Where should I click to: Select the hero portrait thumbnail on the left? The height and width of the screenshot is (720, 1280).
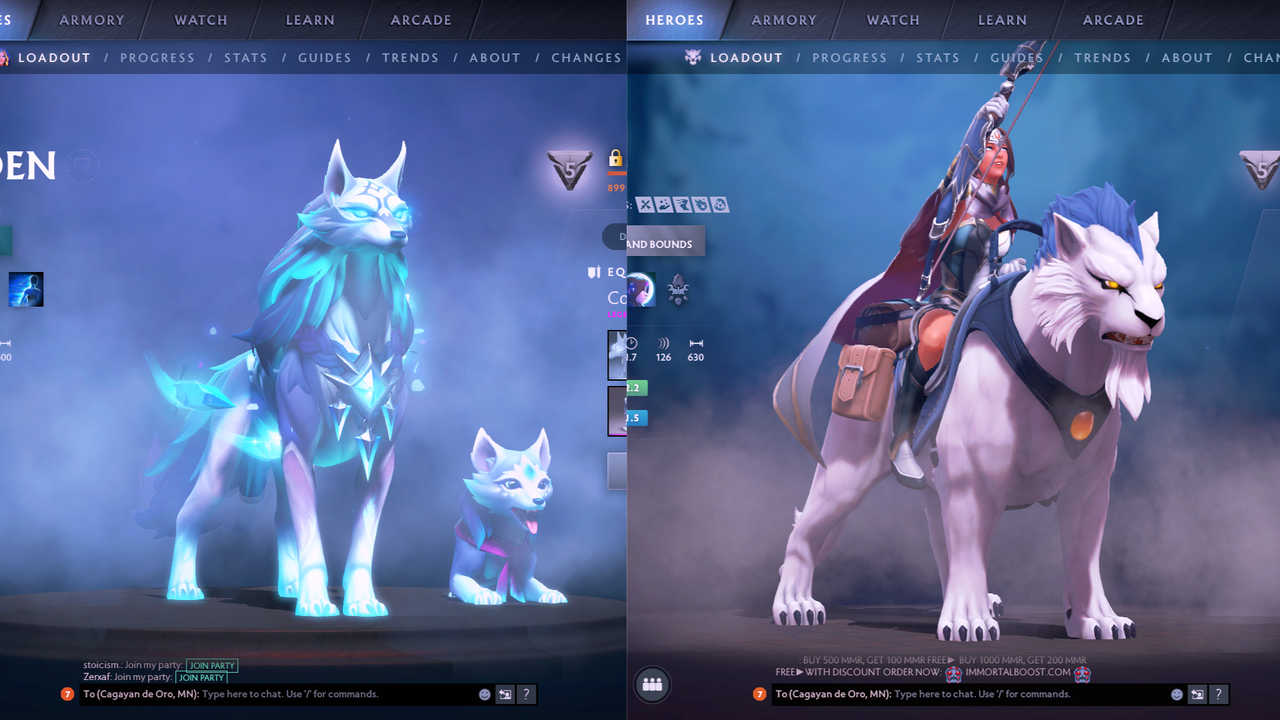pyautogui.click(x=25, y=289)
